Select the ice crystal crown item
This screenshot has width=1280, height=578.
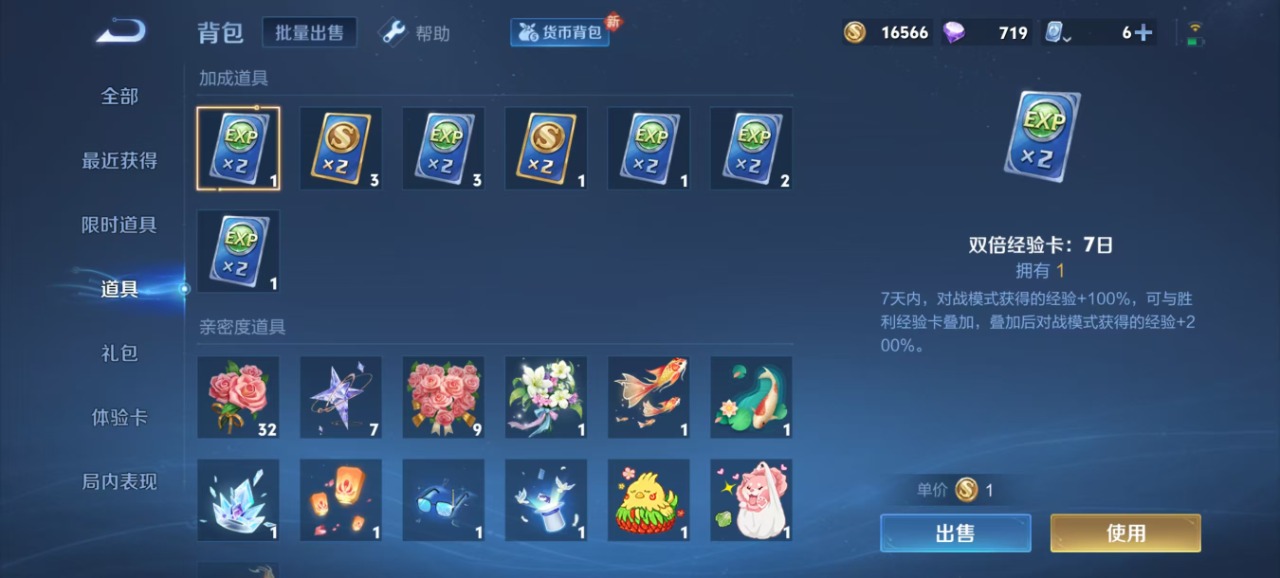pyautogui.click(x=238, y=499)
